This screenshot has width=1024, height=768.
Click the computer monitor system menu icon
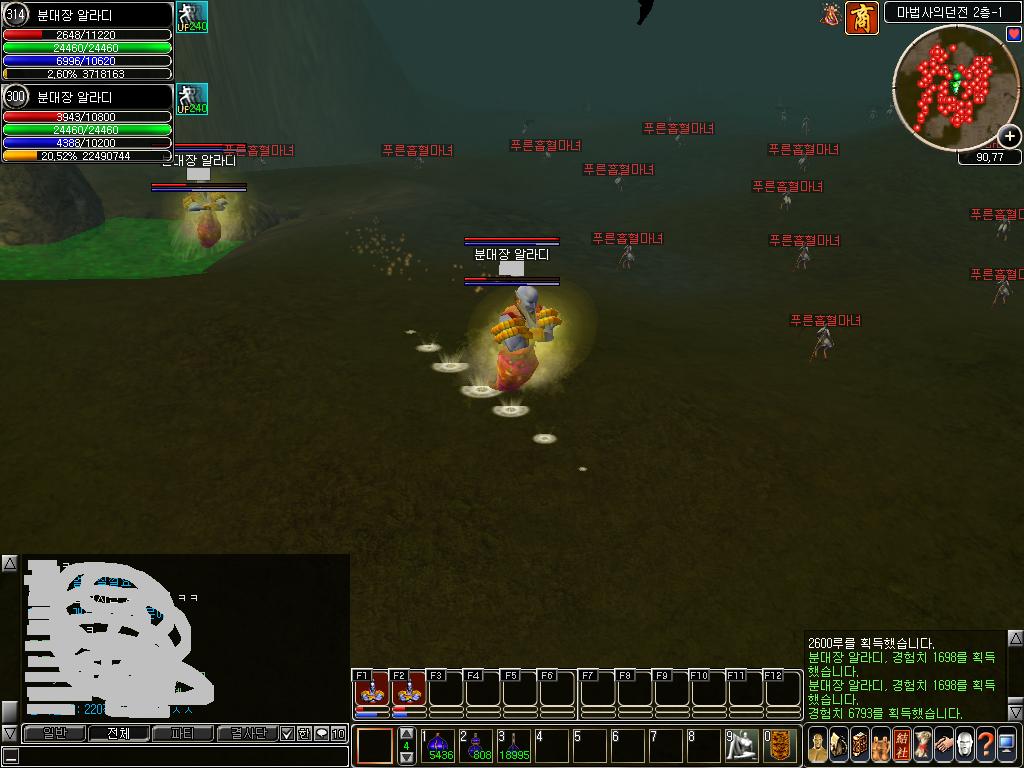[x=1007, y=745]
